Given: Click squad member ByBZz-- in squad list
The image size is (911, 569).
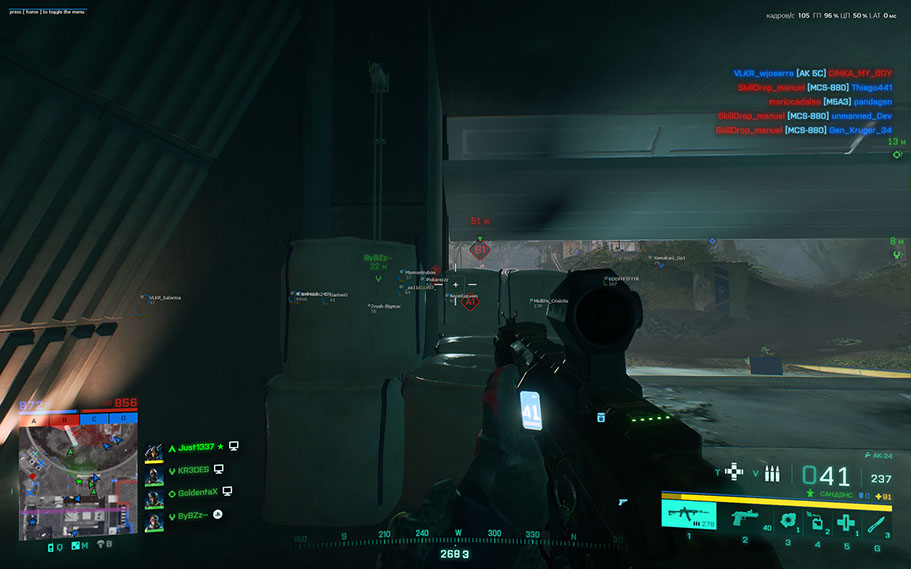Looking at the screenshot, I should (x=193, y=515).
